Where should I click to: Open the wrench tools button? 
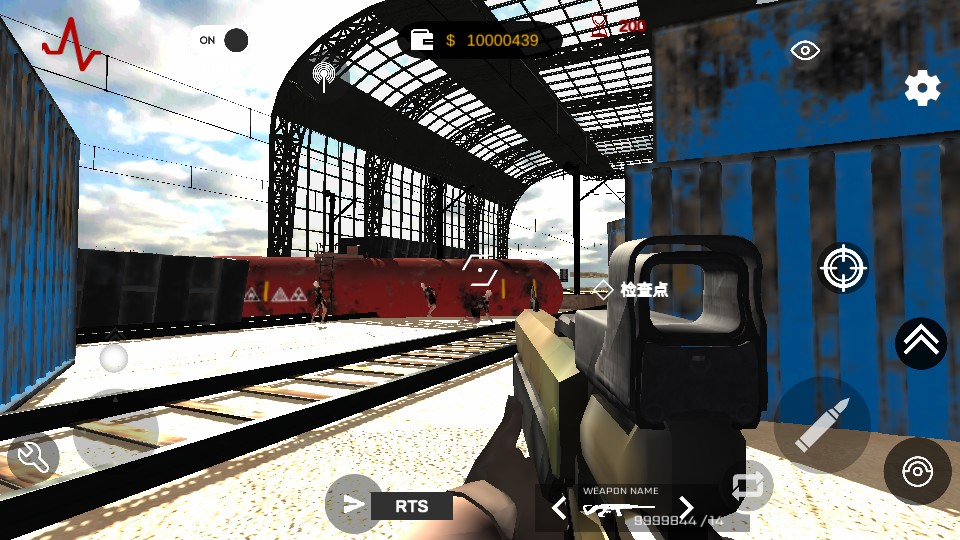tap(33, 458)
